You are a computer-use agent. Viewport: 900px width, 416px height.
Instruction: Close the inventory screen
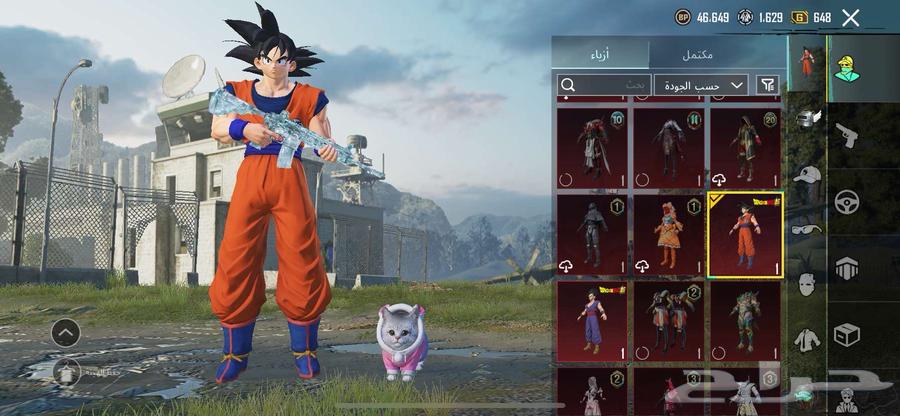click(851, 17)
